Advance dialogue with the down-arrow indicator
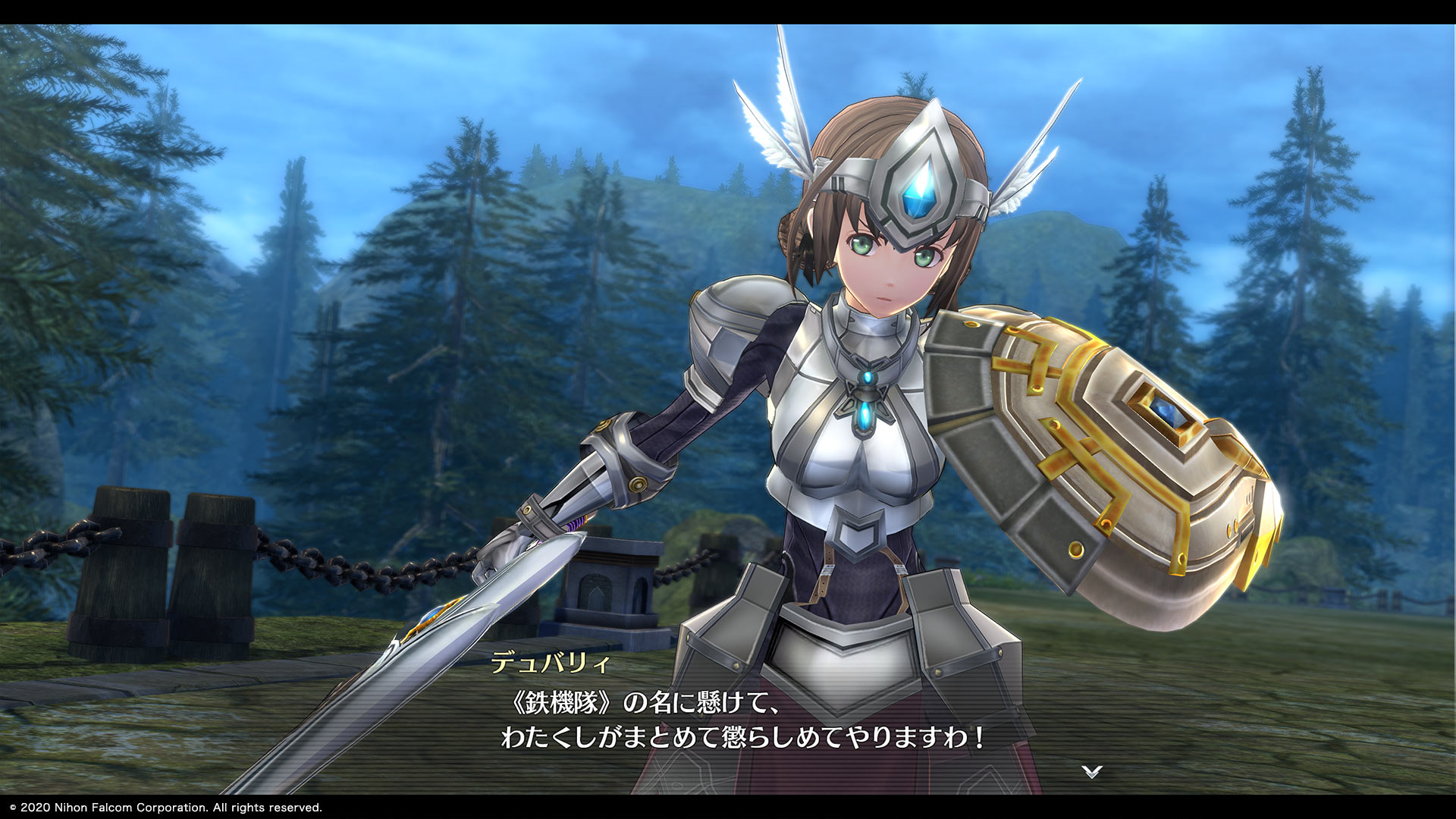The height and width of the screenshot is (819, 1456). (1091, 772)
